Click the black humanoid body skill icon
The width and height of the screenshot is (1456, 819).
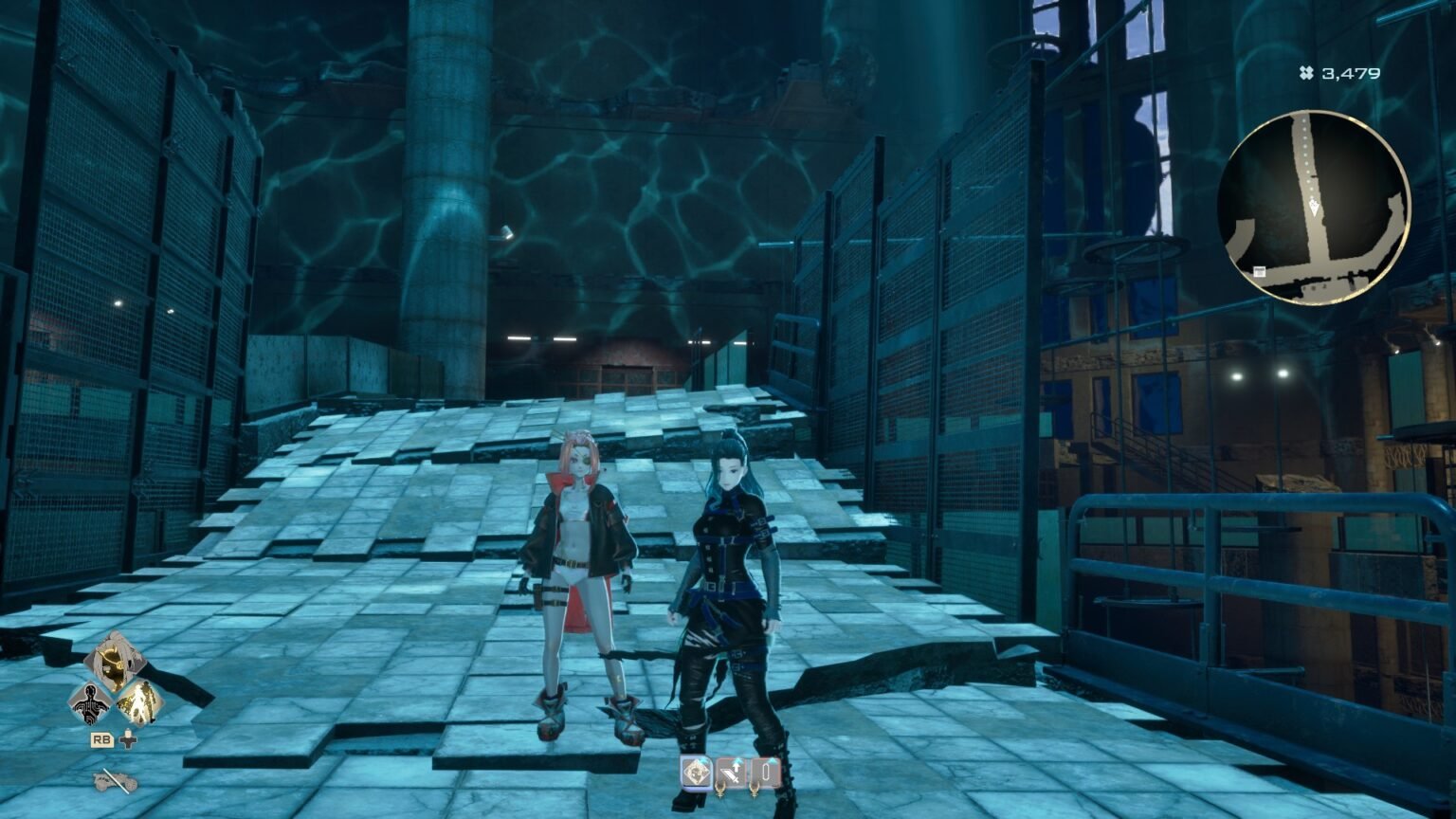[91, 703]
